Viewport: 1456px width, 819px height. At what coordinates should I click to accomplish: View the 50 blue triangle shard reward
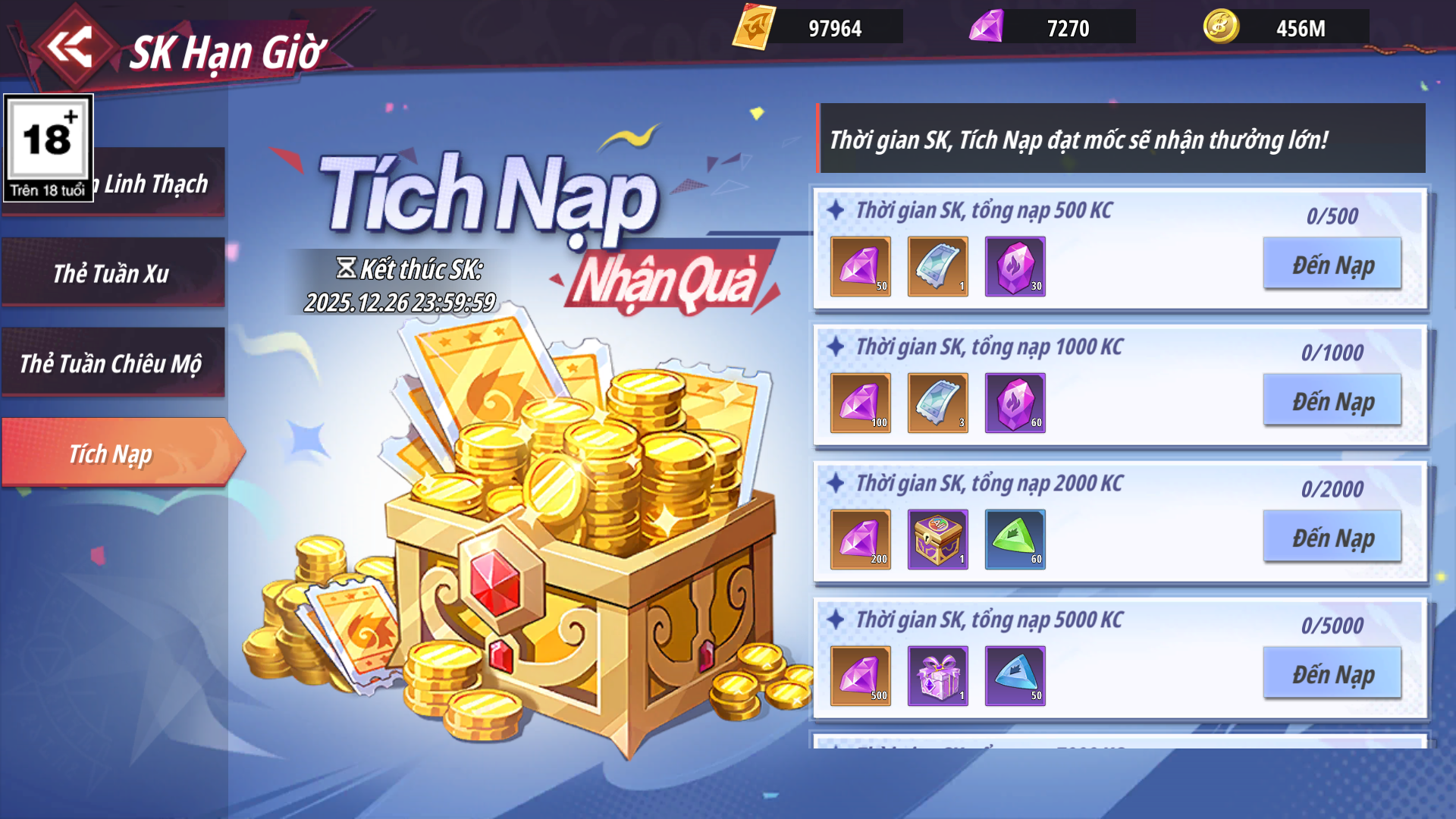(1015, 676)
